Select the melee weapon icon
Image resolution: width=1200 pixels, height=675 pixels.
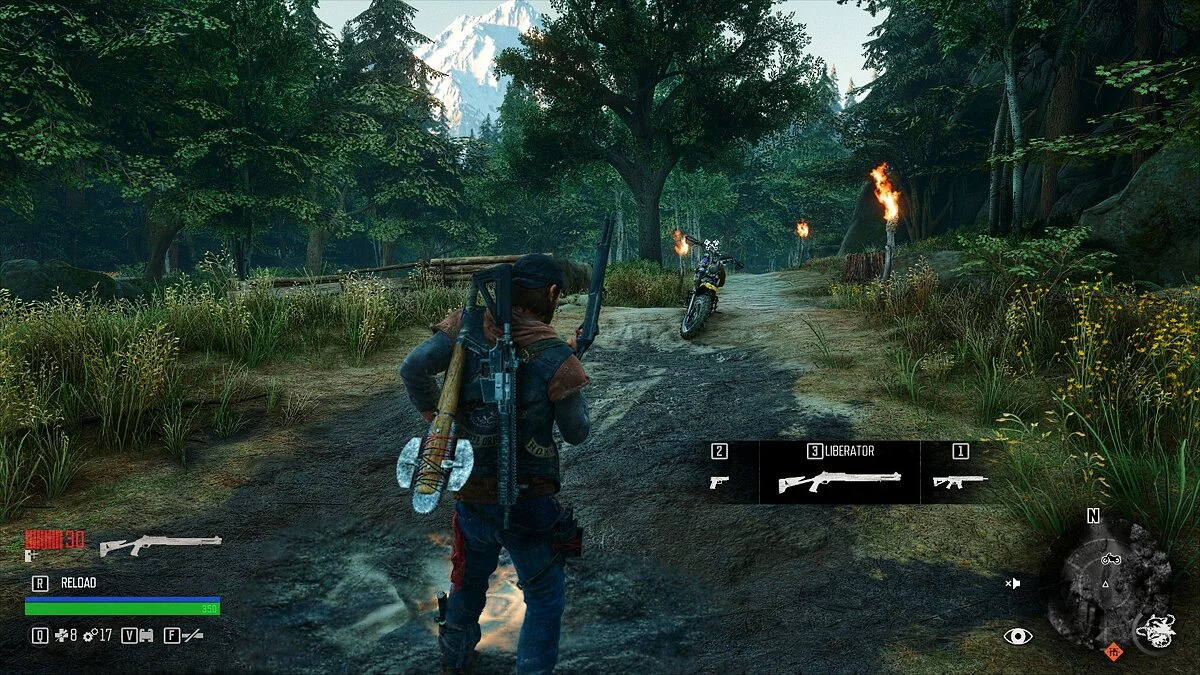point(193,635)
